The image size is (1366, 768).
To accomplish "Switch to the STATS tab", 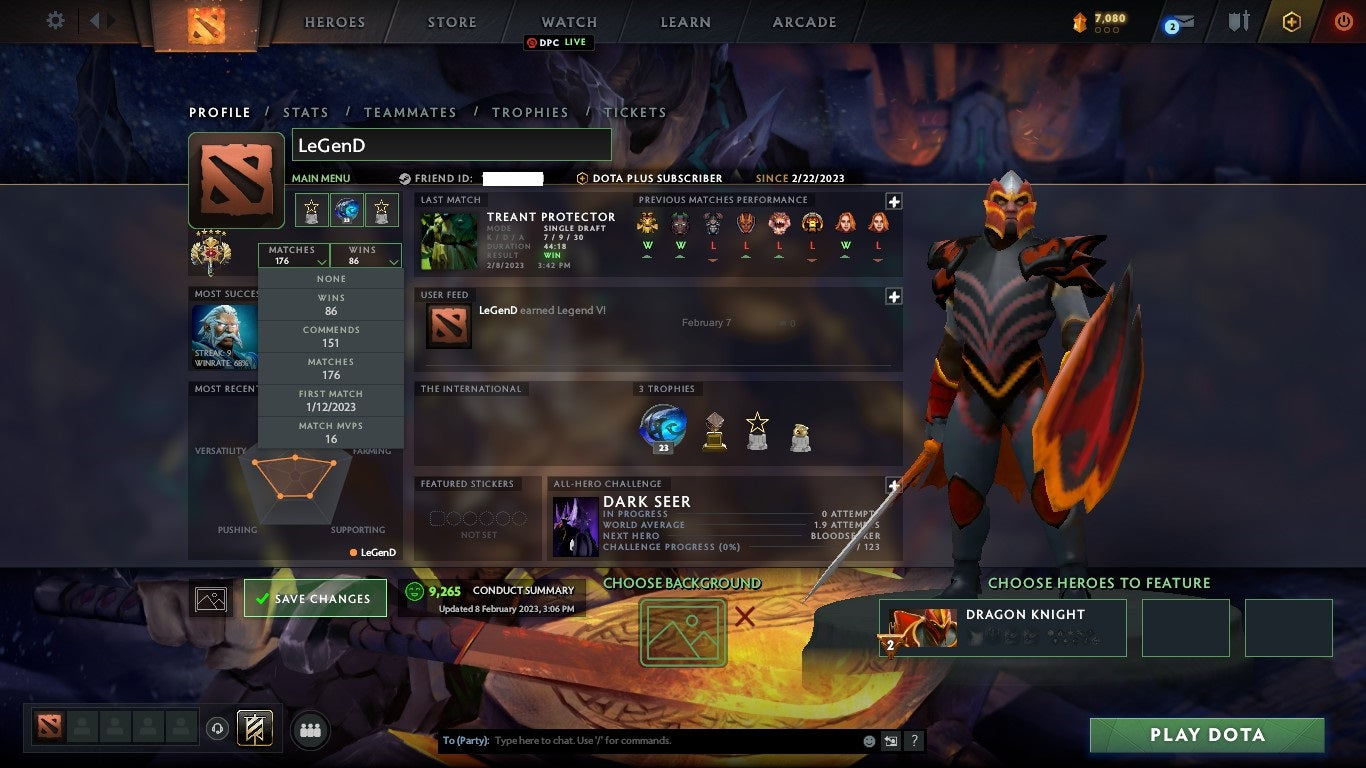I will click(x=306, y=112).
